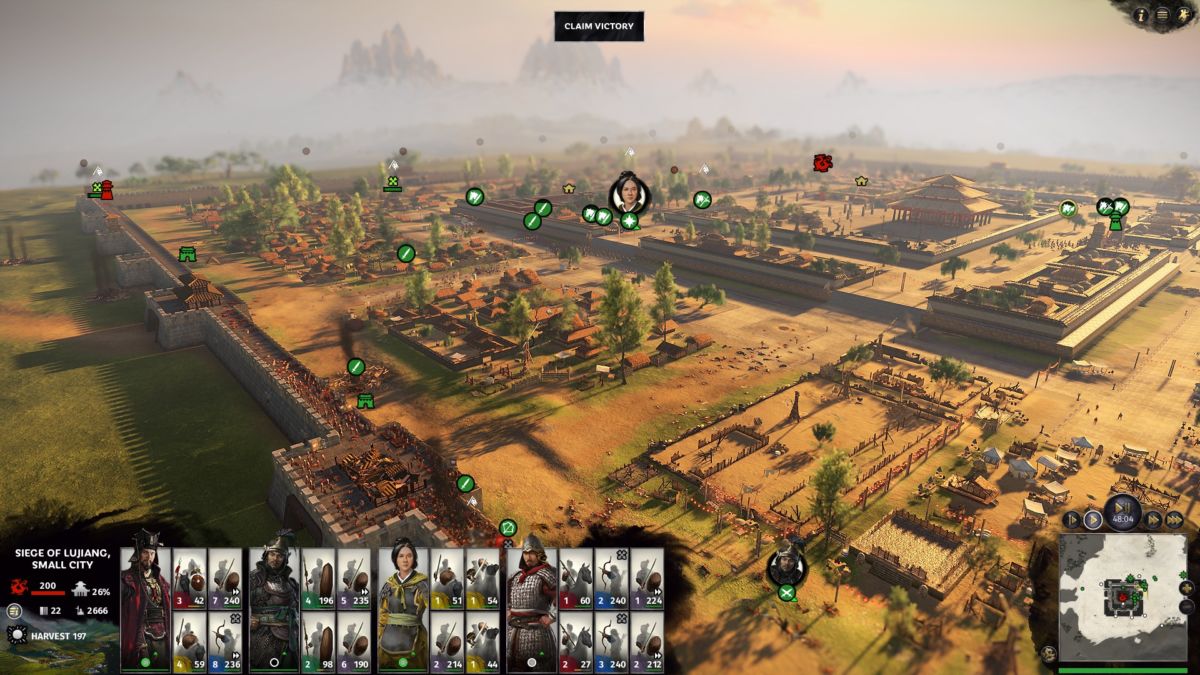The image size is (1200, 675).
Task: Click the Claim Victory button
Action: 599,26
